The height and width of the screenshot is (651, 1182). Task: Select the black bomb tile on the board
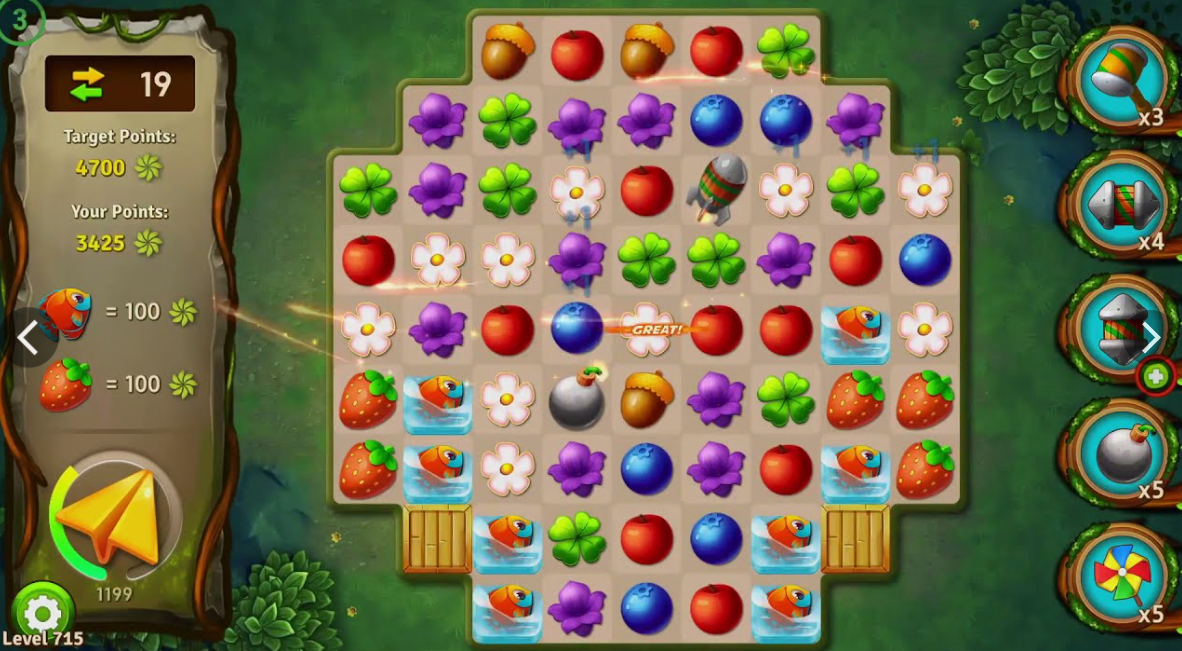[x=577, y=398]
